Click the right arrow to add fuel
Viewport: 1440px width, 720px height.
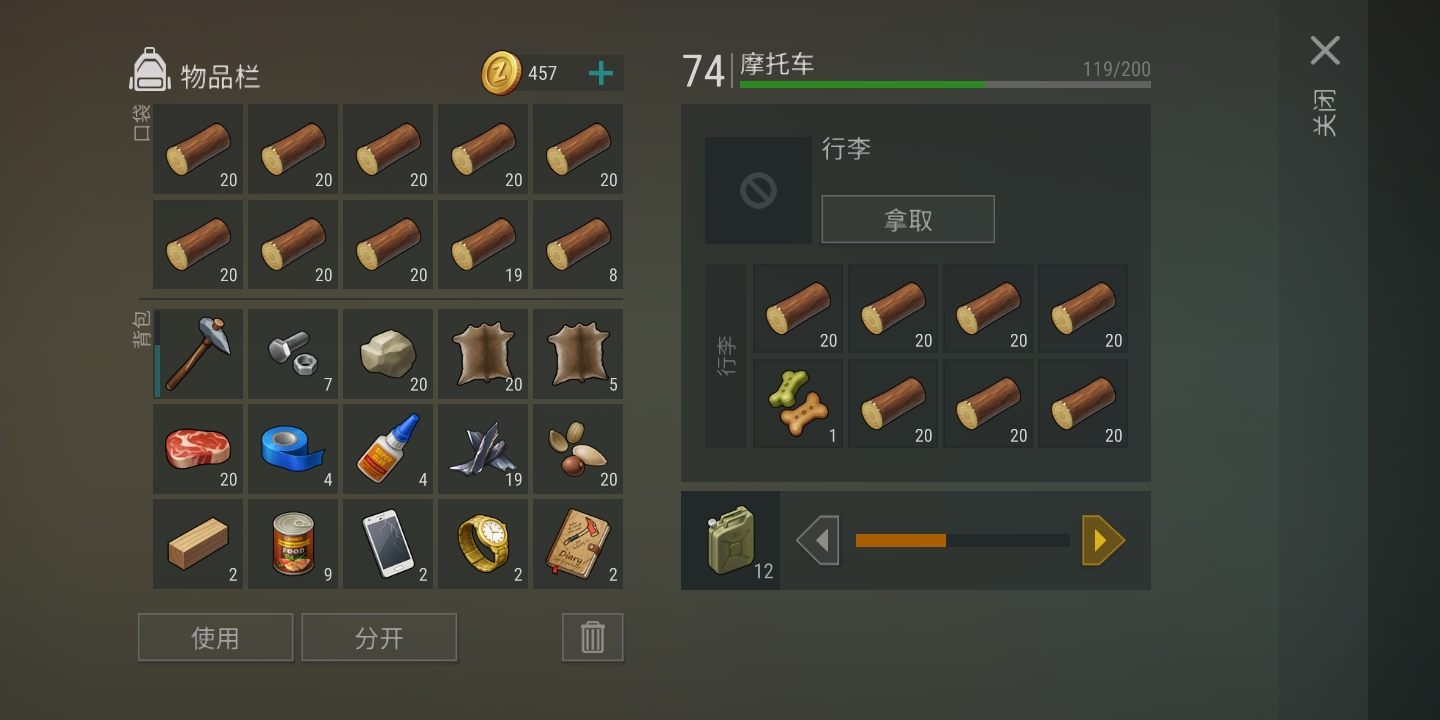[x=1103, y=540]
